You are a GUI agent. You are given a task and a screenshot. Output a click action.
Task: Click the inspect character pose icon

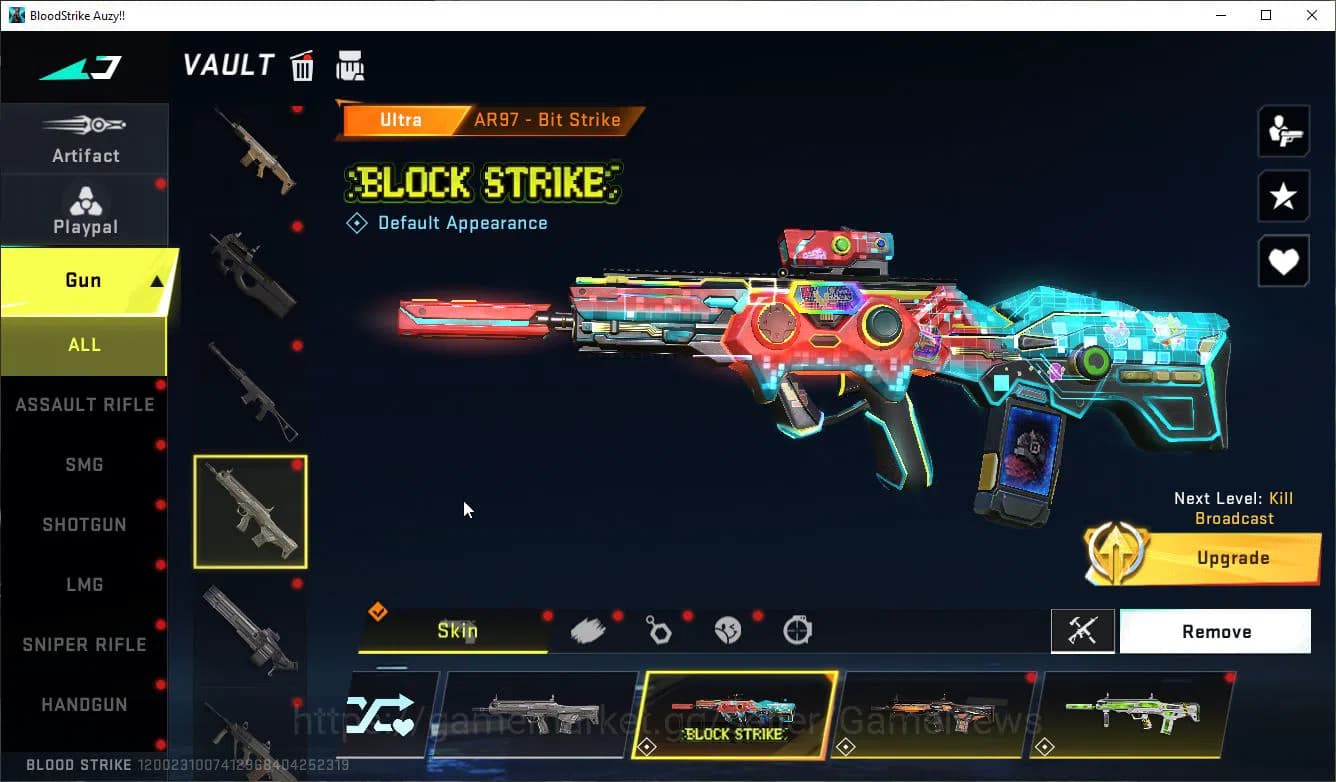point(1283,130)
